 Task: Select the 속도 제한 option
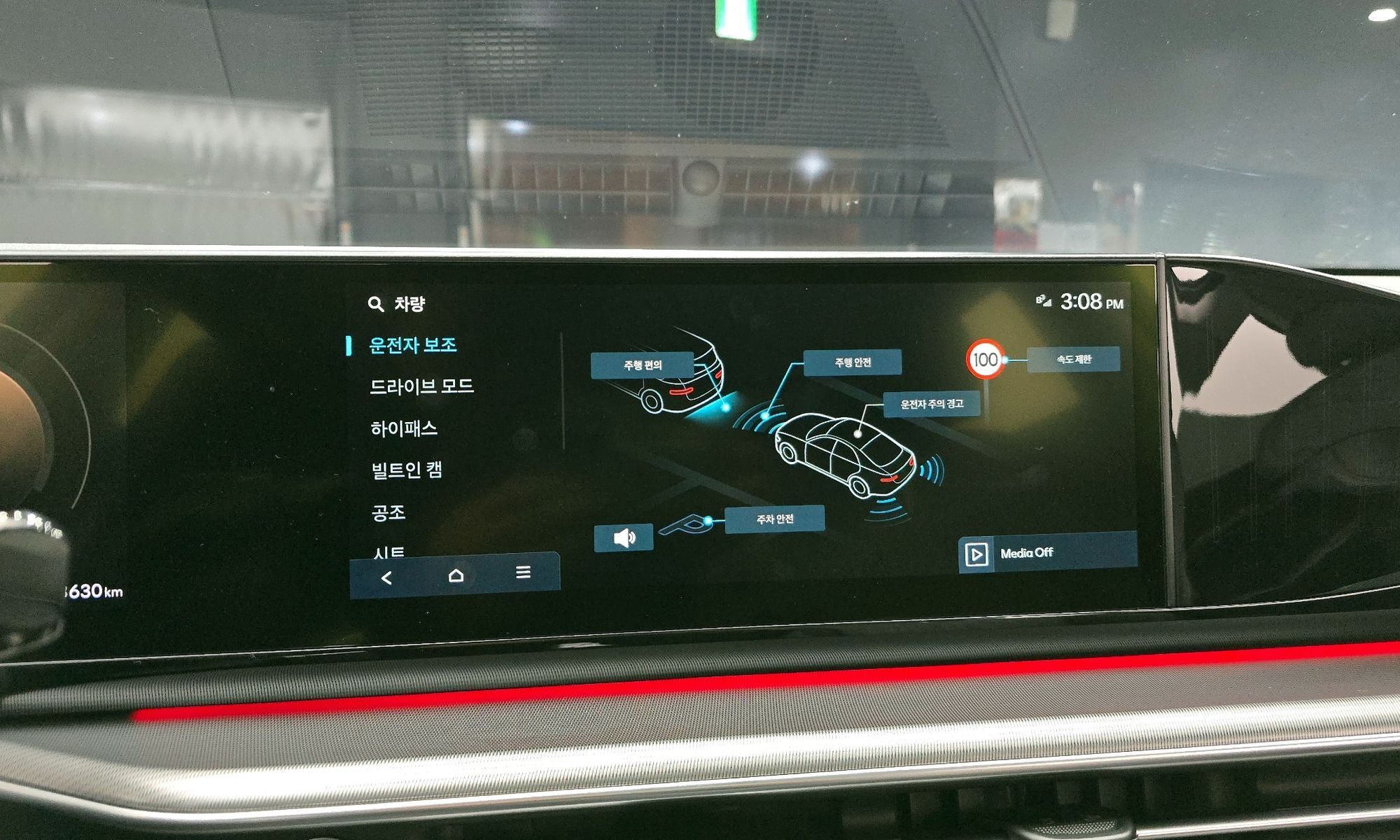click(1073, 359)
